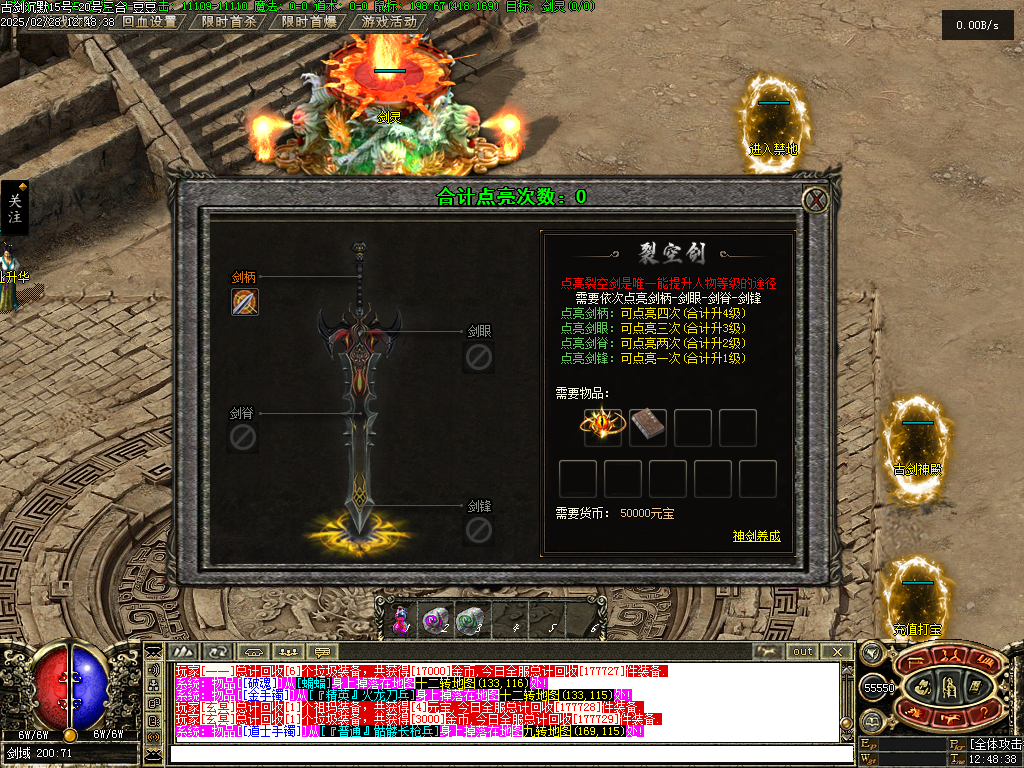Use the red potion hotbar item
The width and height of the screenshot is (1024, 768).
(x=400, y=620)
